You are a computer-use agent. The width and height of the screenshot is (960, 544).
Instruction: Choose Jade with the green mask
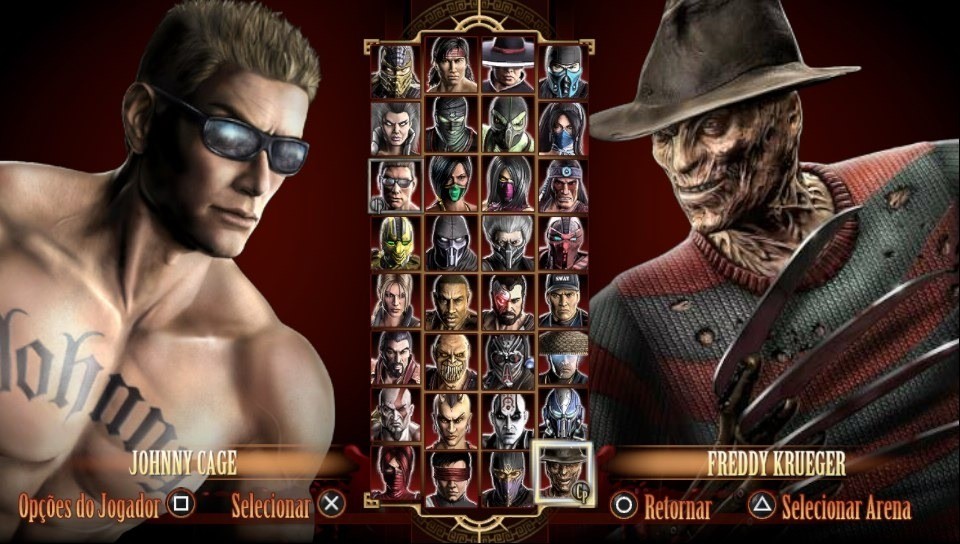click(x=451, y=183)
